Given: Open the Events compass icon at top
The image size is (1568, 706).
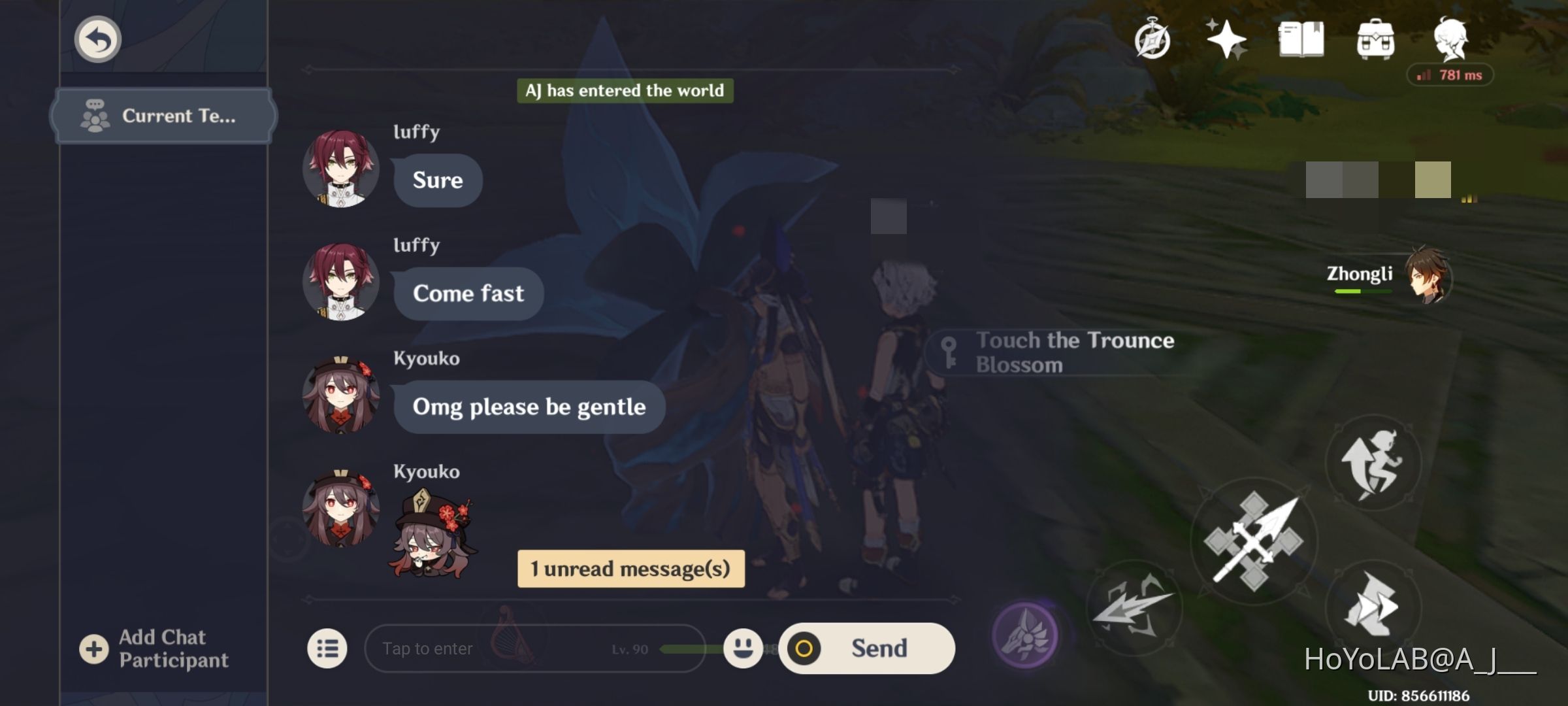Looking at the screenshot, I should pos(1153,41).
